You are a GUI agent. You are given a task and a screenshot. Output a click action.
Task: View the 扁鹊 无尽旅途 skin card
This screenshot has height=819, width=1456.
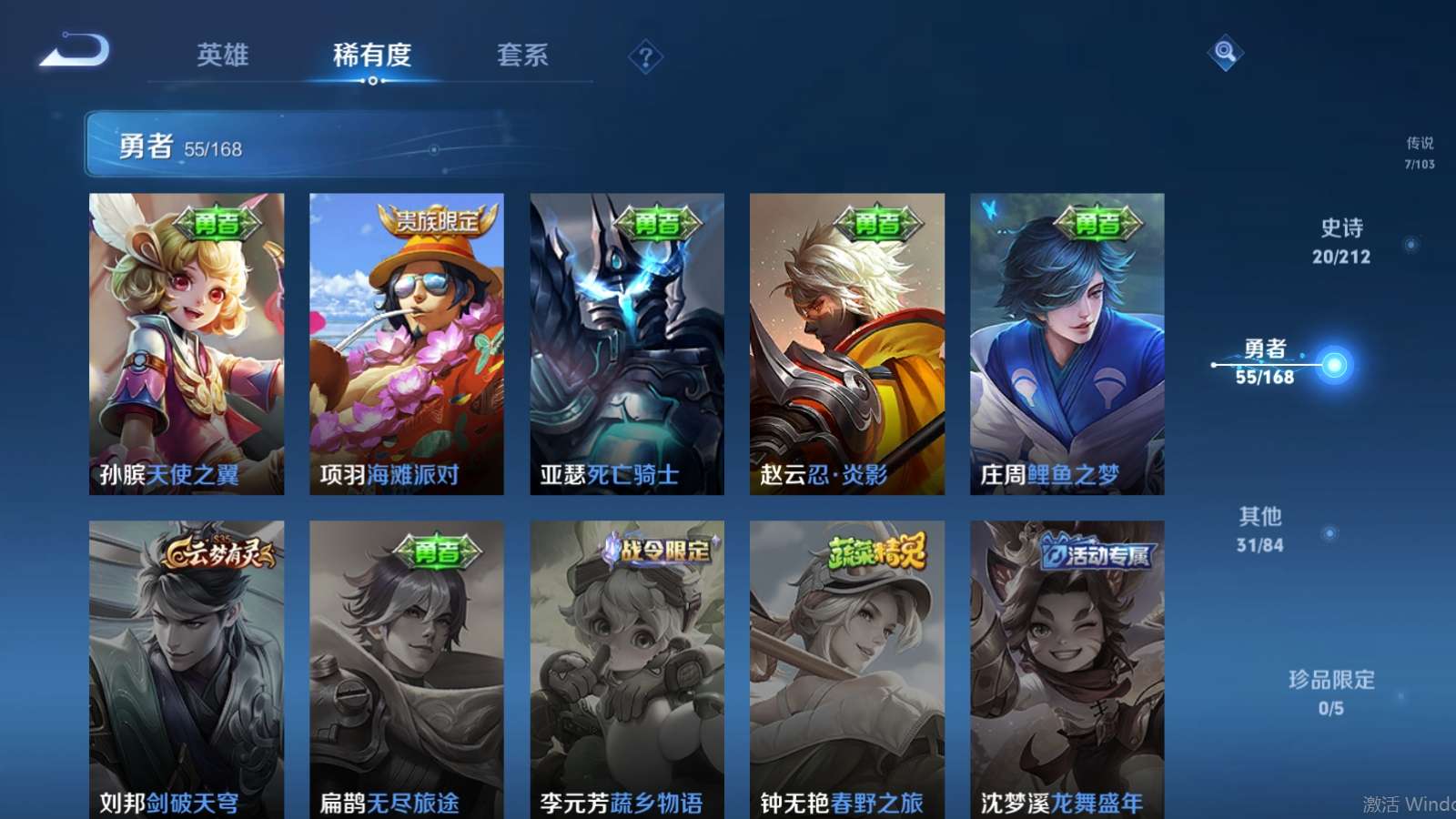pos(407,669)
